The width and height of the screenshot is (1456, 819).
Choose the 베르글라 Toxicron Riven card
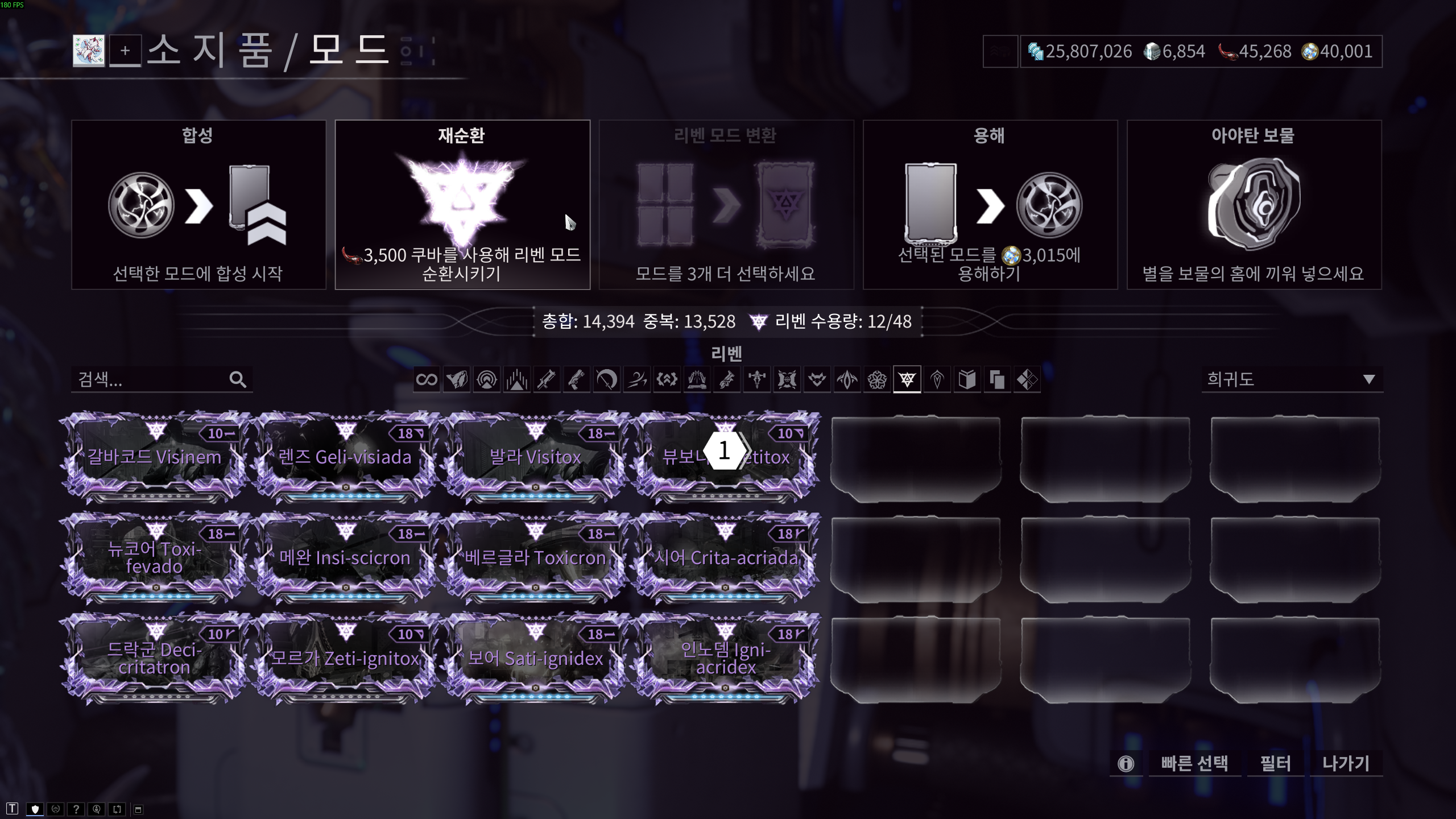point(535,558)
